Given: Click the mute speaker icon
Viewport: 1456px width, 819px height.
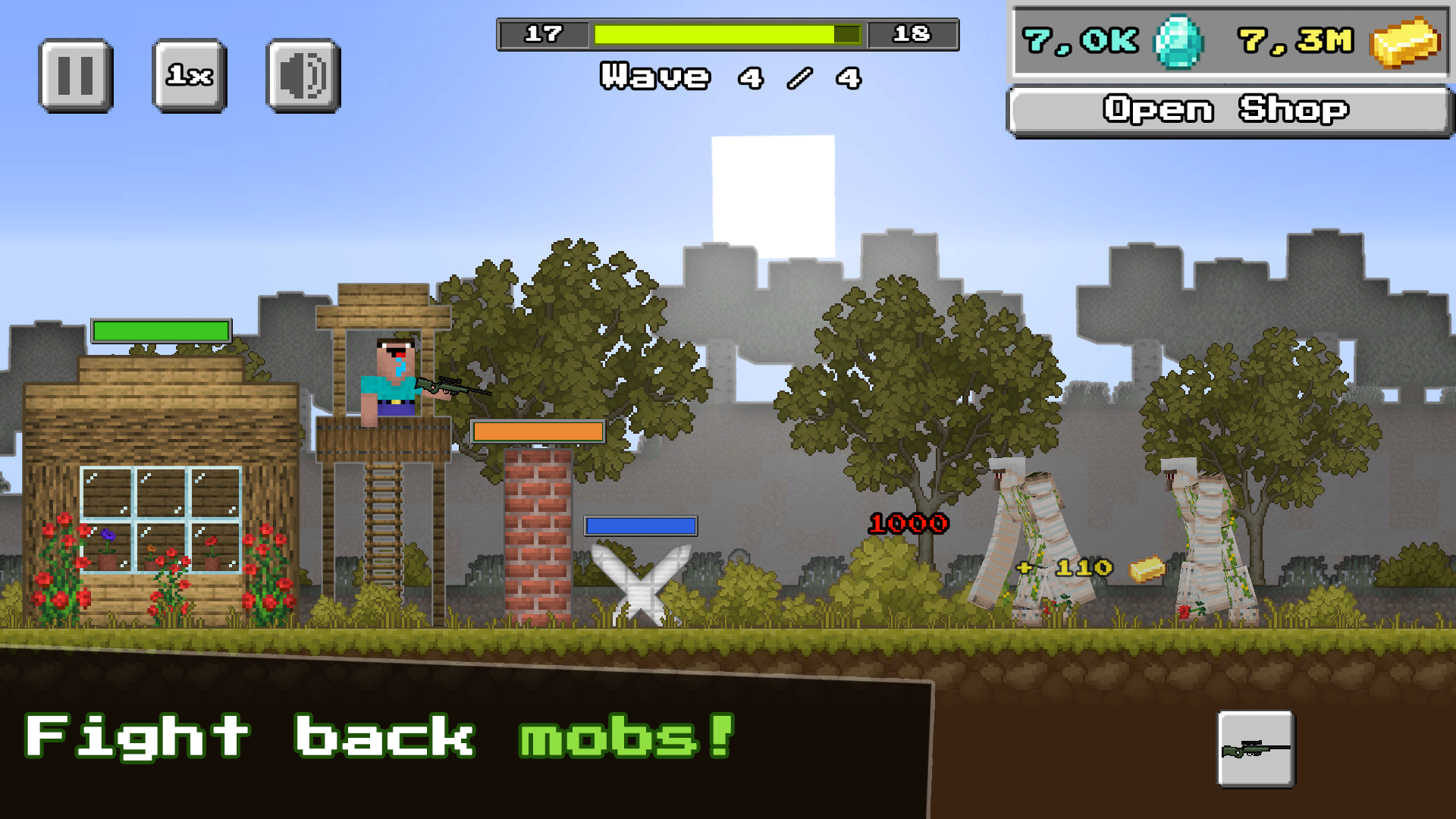Looking at the screenshot, I should (300, 76).
